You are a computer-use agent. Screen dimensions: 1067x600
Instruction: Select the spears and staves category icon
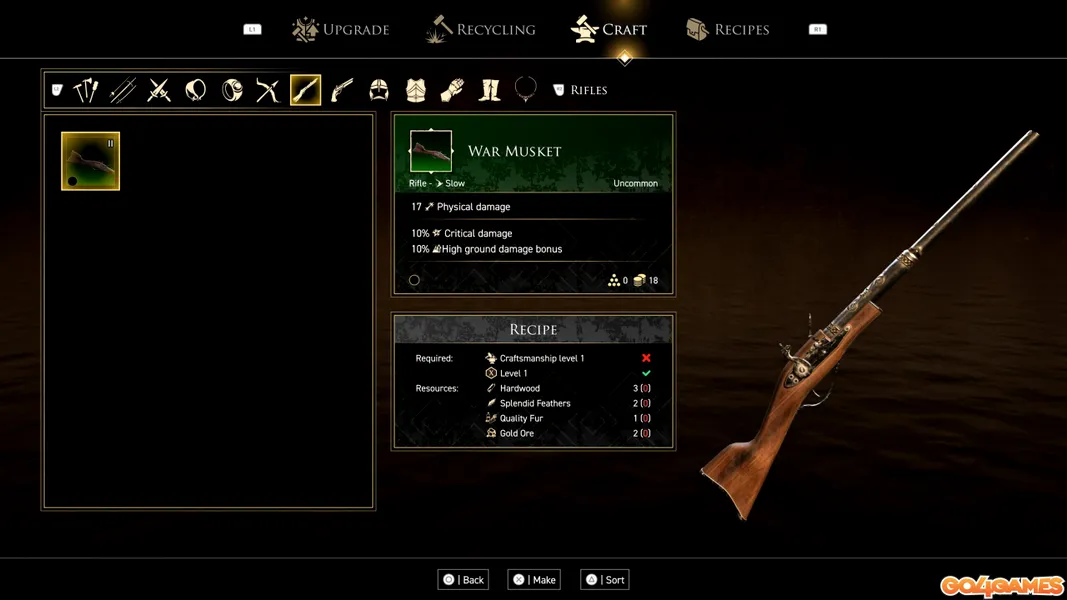coord(123,91)
